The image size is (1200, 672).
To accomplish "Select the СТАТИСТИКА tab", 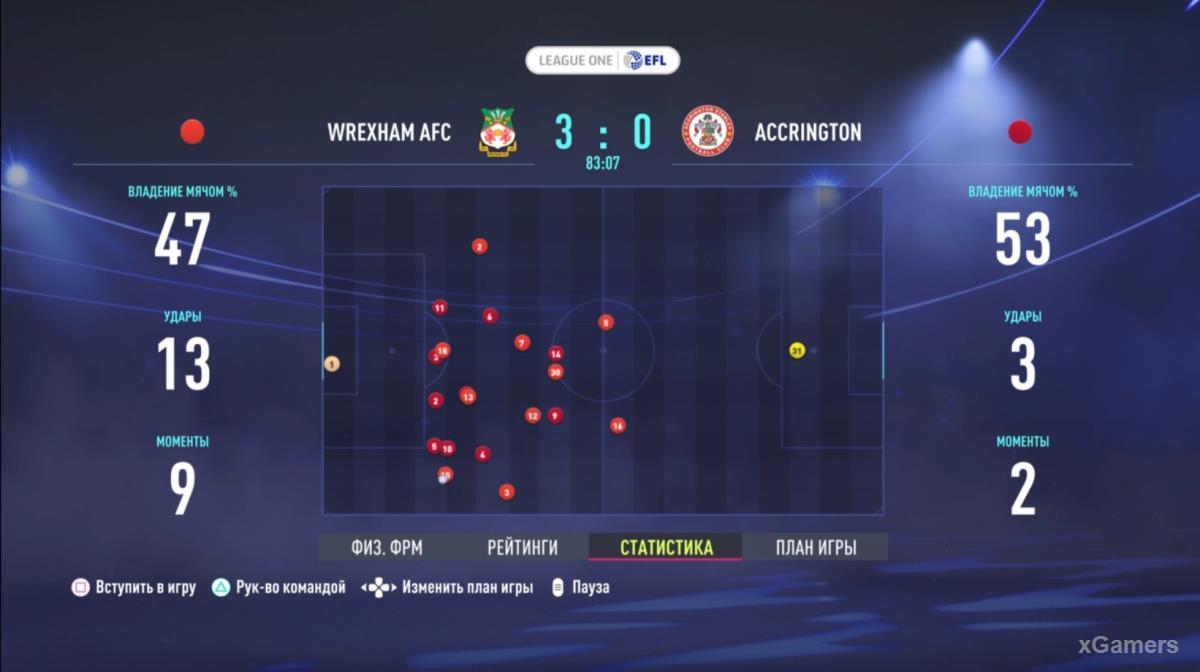I will [x=666, y=547].
